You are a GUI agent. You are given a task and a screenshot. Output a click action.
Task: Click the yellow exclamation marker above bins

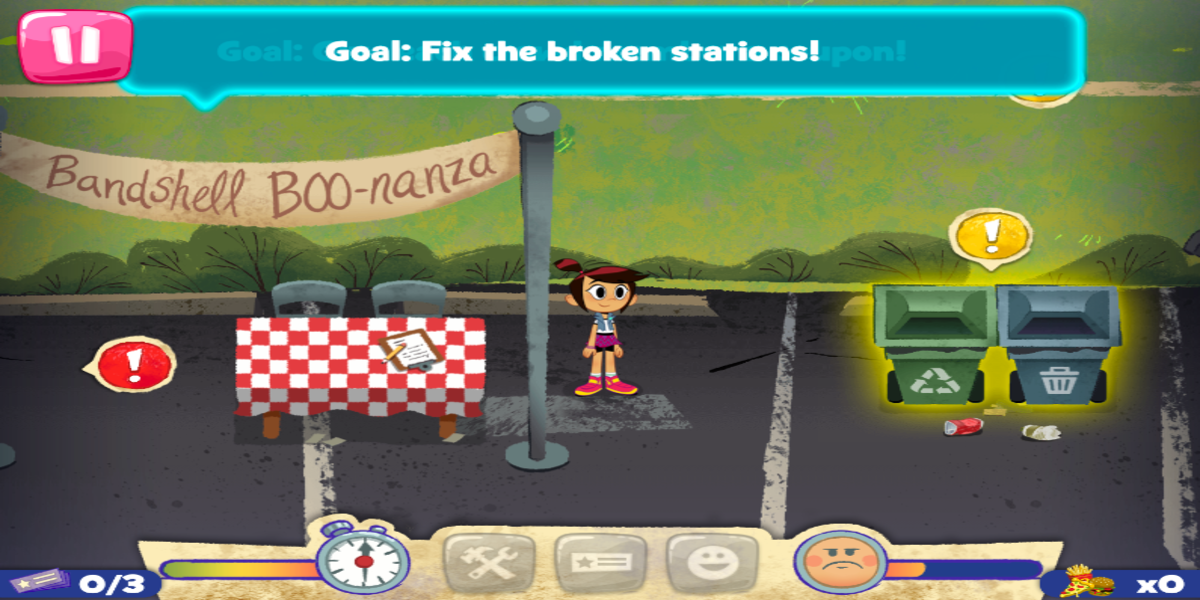(x=990, y=236)
